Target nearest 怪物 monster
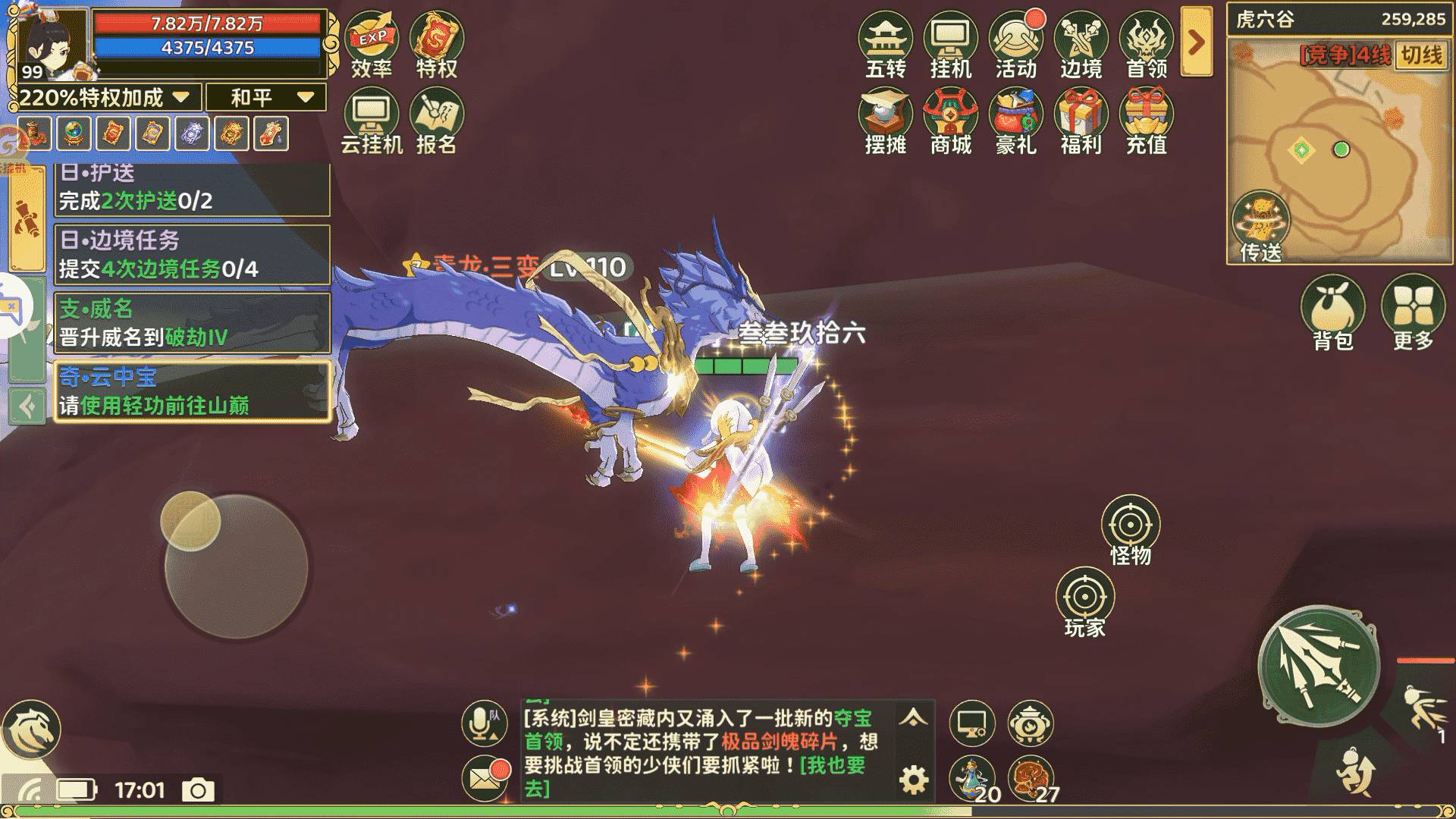 pos(1130,529)
